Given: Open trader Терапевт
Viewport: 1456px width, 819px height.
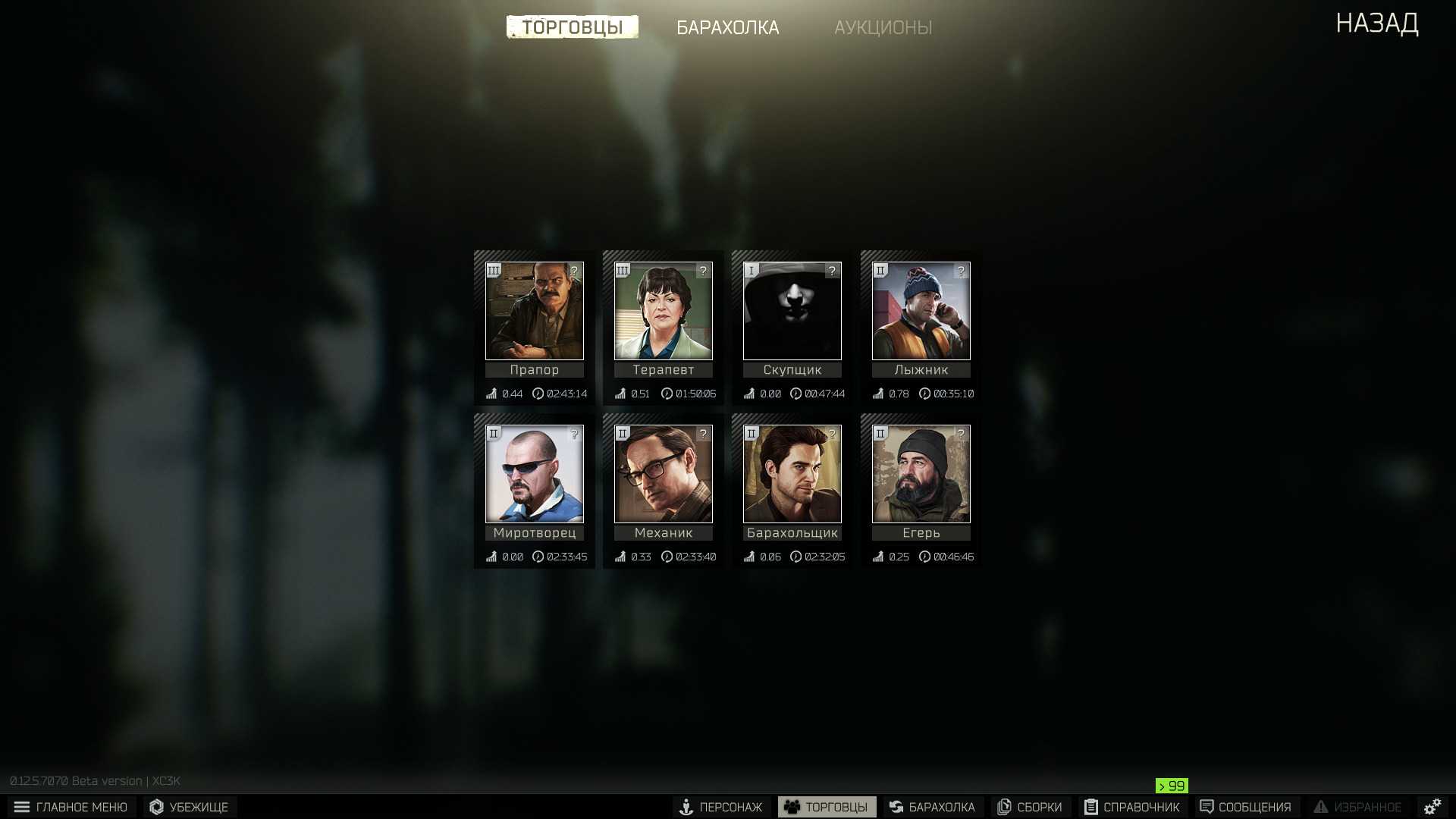Looking at the screenshot, I should tap(664, 311).
